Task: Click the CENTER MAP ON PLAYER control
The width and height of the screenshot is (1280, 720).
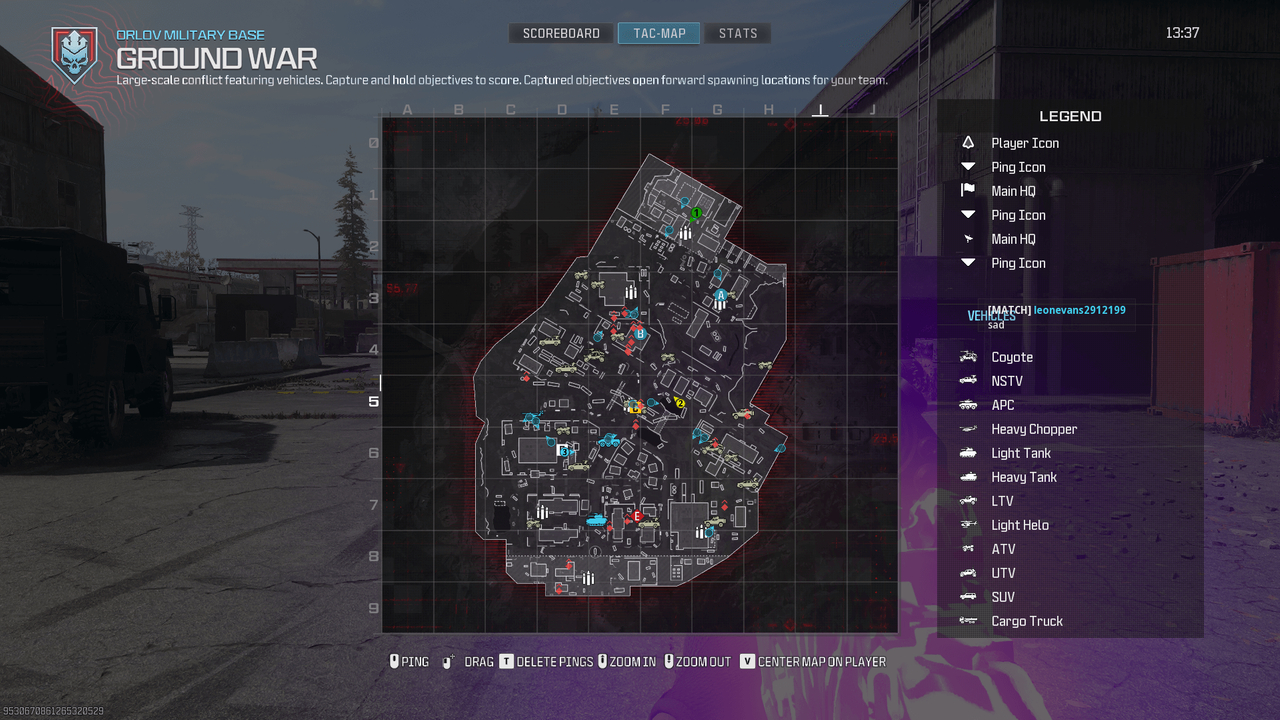Action: 816,661
